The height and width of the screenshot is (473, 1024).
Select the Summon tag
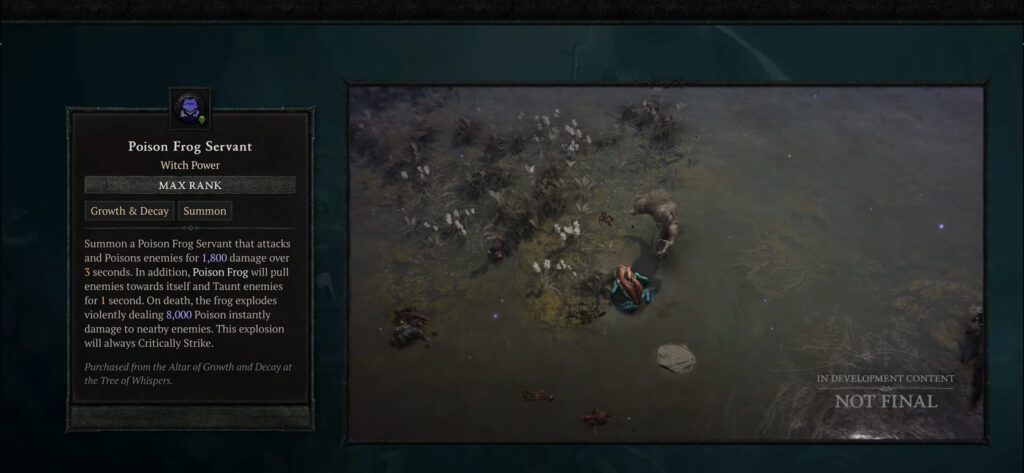point(205,211)
